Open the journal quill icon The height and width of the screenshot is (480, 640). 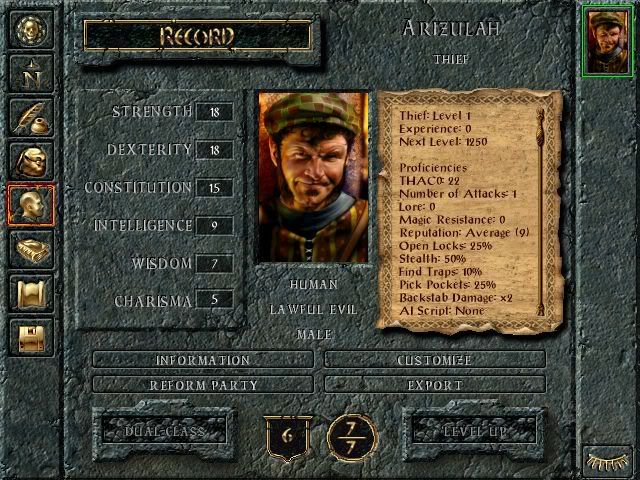tap(31, 116)
